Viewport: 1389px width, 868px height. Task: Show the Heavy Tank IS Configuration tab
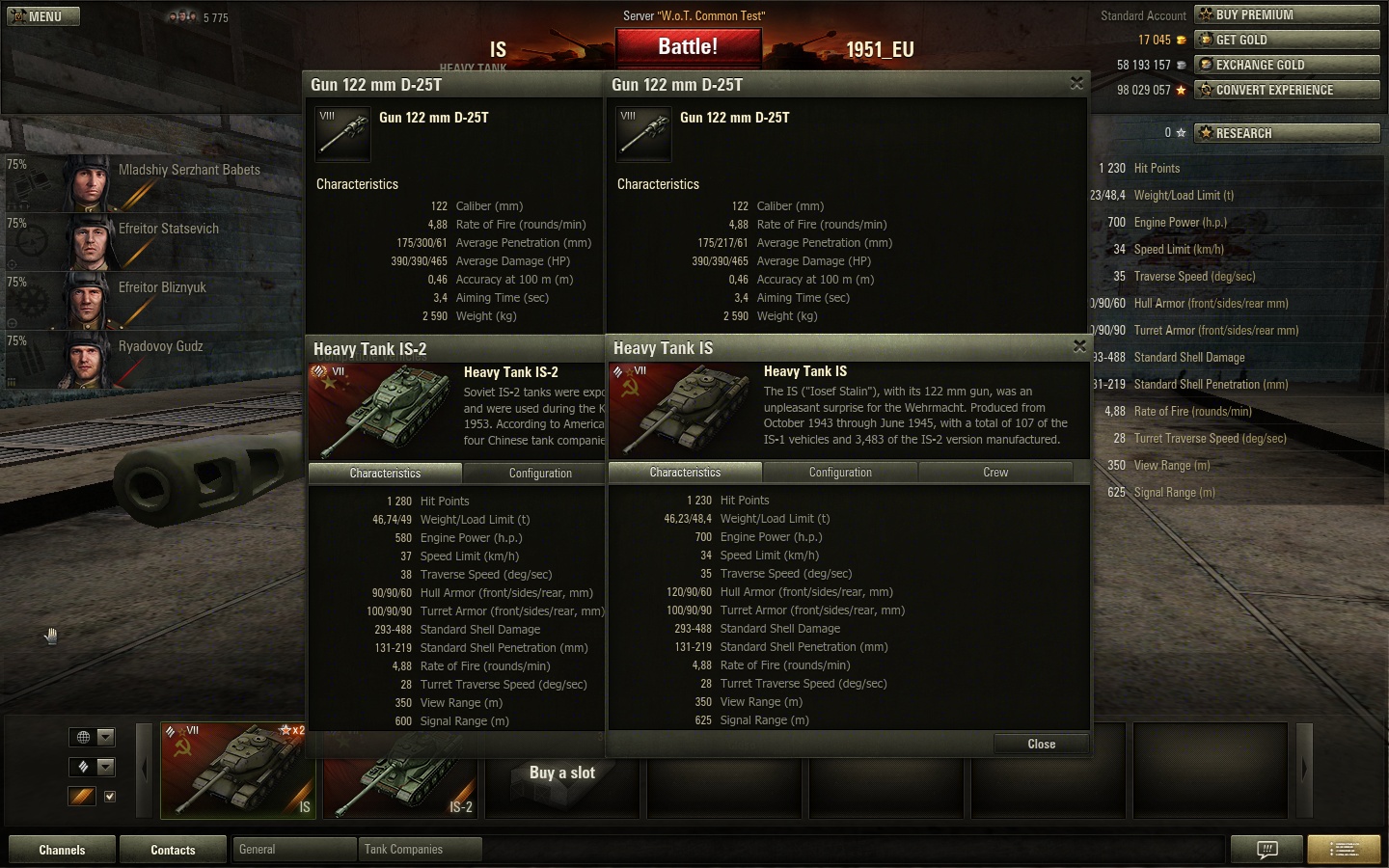(840, 473)
